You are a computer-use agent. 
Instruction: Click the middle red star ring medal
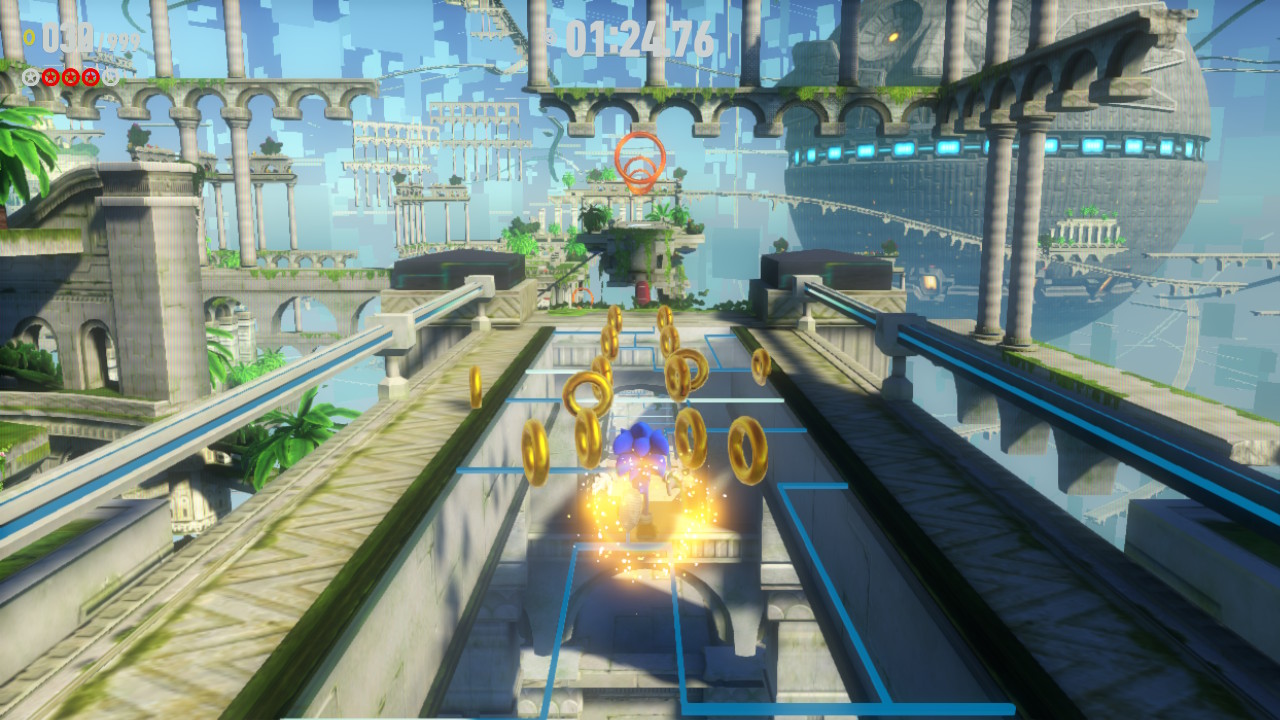coord(70,76)
